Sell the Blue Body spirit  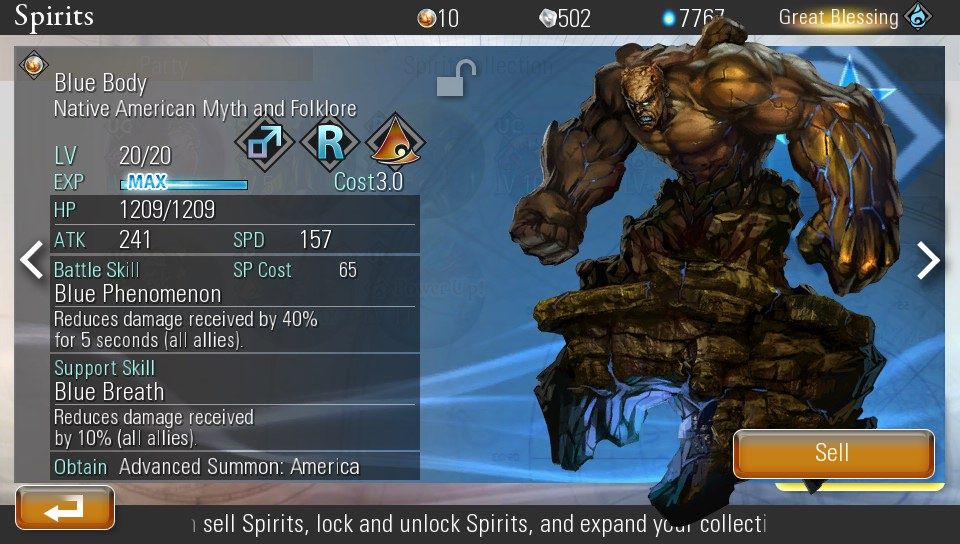pyautogui.click(x=833, y=453)
